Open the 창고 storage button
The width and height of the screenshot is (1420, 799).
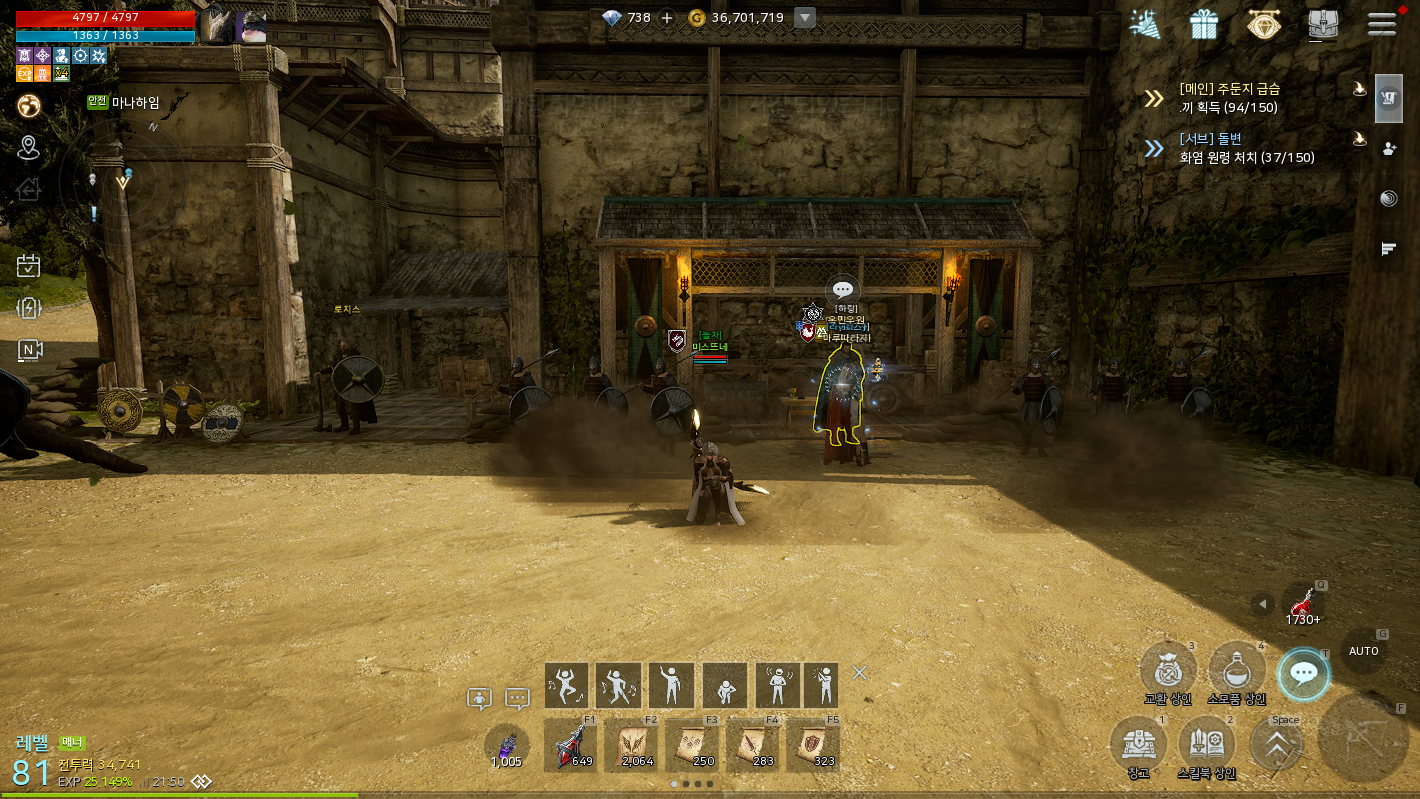tap(1138, 745)
